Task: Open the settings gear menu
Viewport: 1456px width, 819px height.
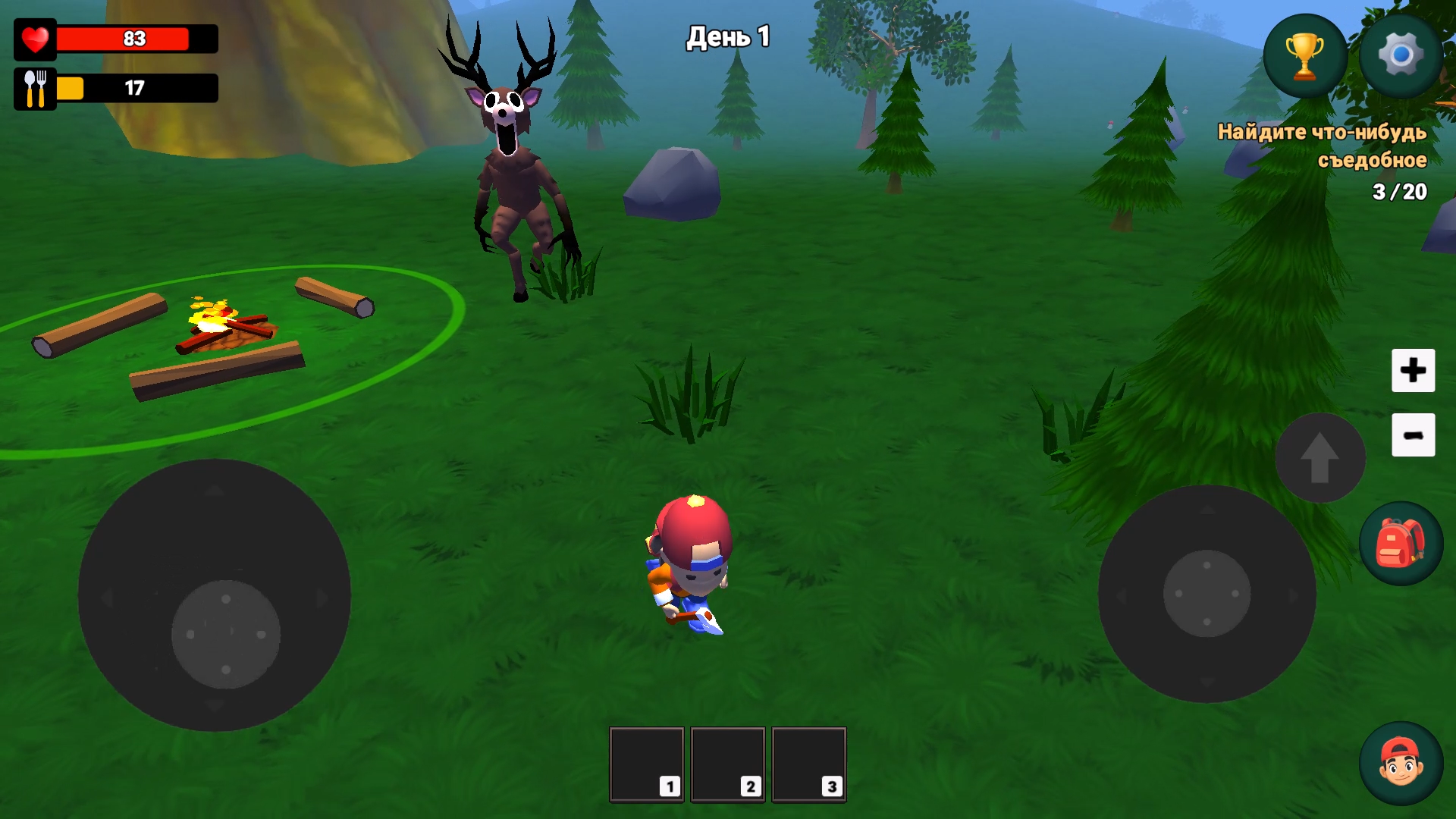Action: [1401, 55]
